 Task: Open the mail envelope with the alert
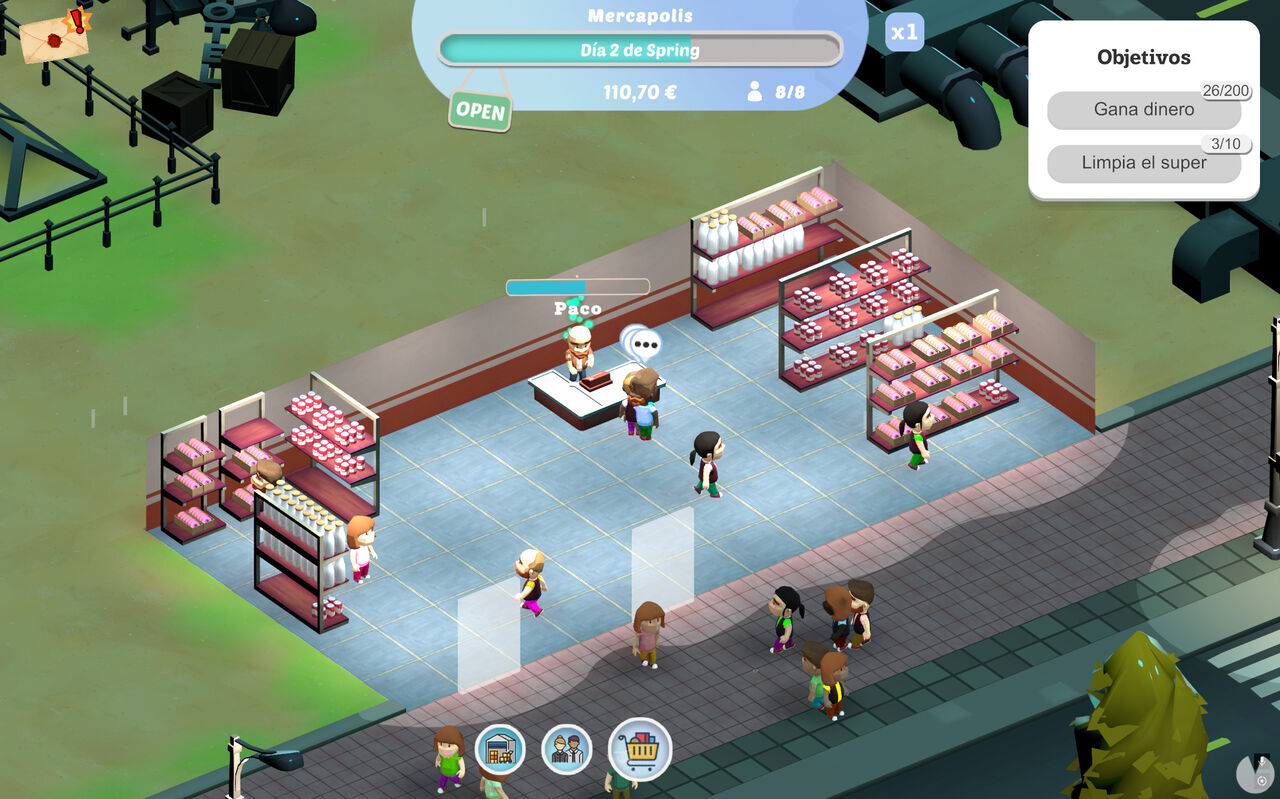tap(54, 38)
